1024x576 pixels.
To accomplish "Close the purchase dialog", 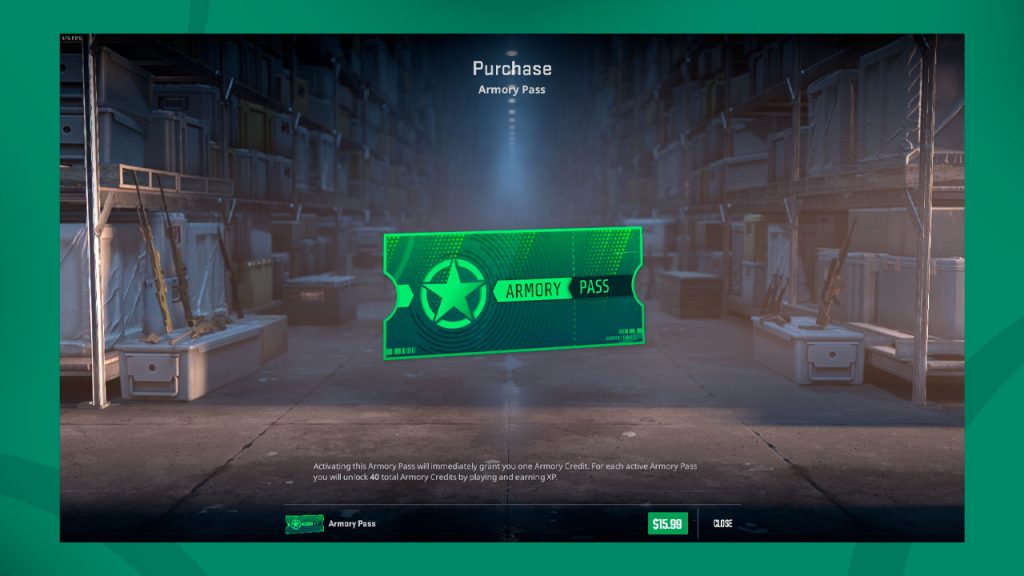I will pyautogui.click(x=723, y=523).
